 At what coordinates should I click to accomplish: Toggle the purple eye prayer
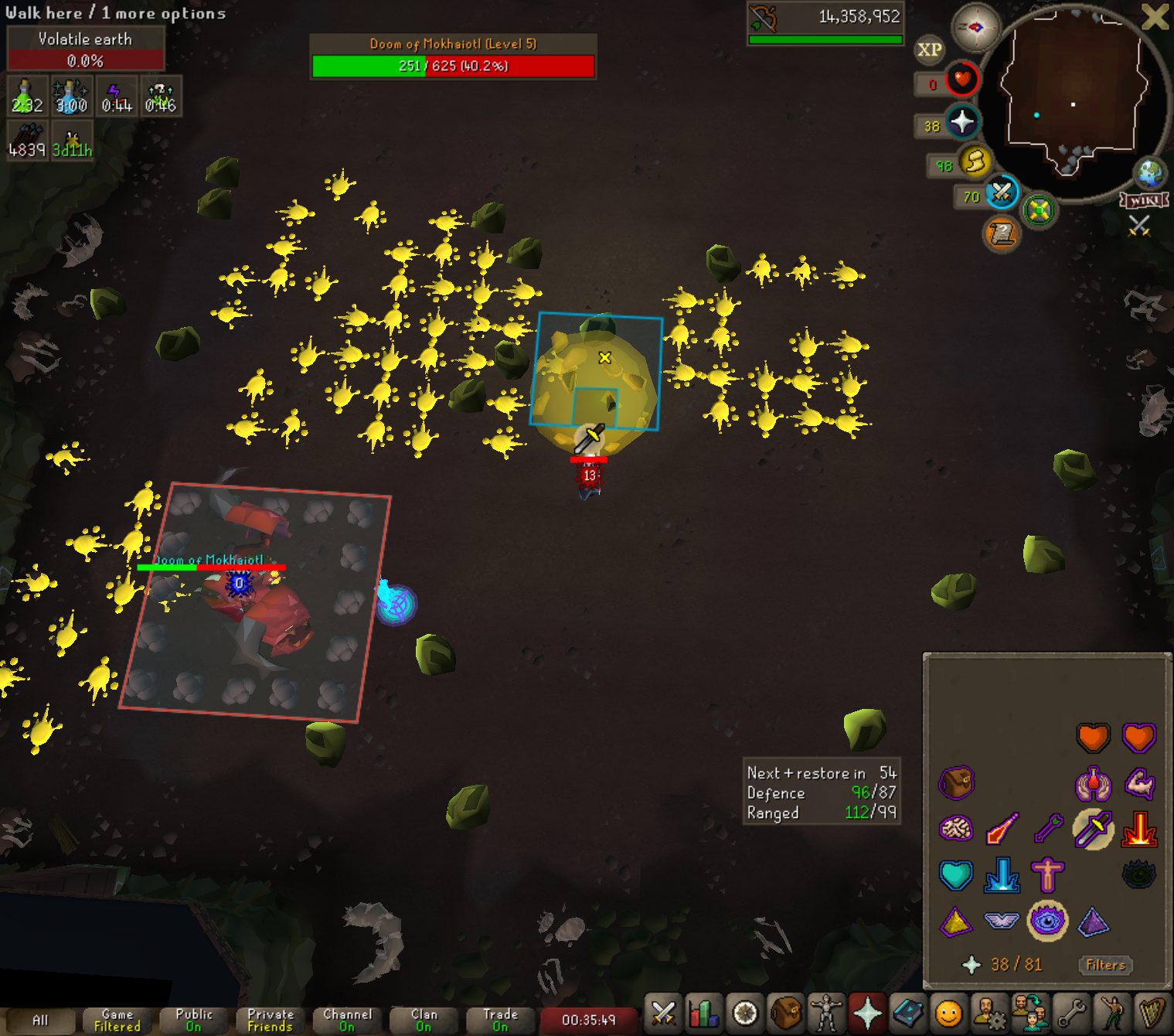pyautogui.click(x=1047, y=921)
